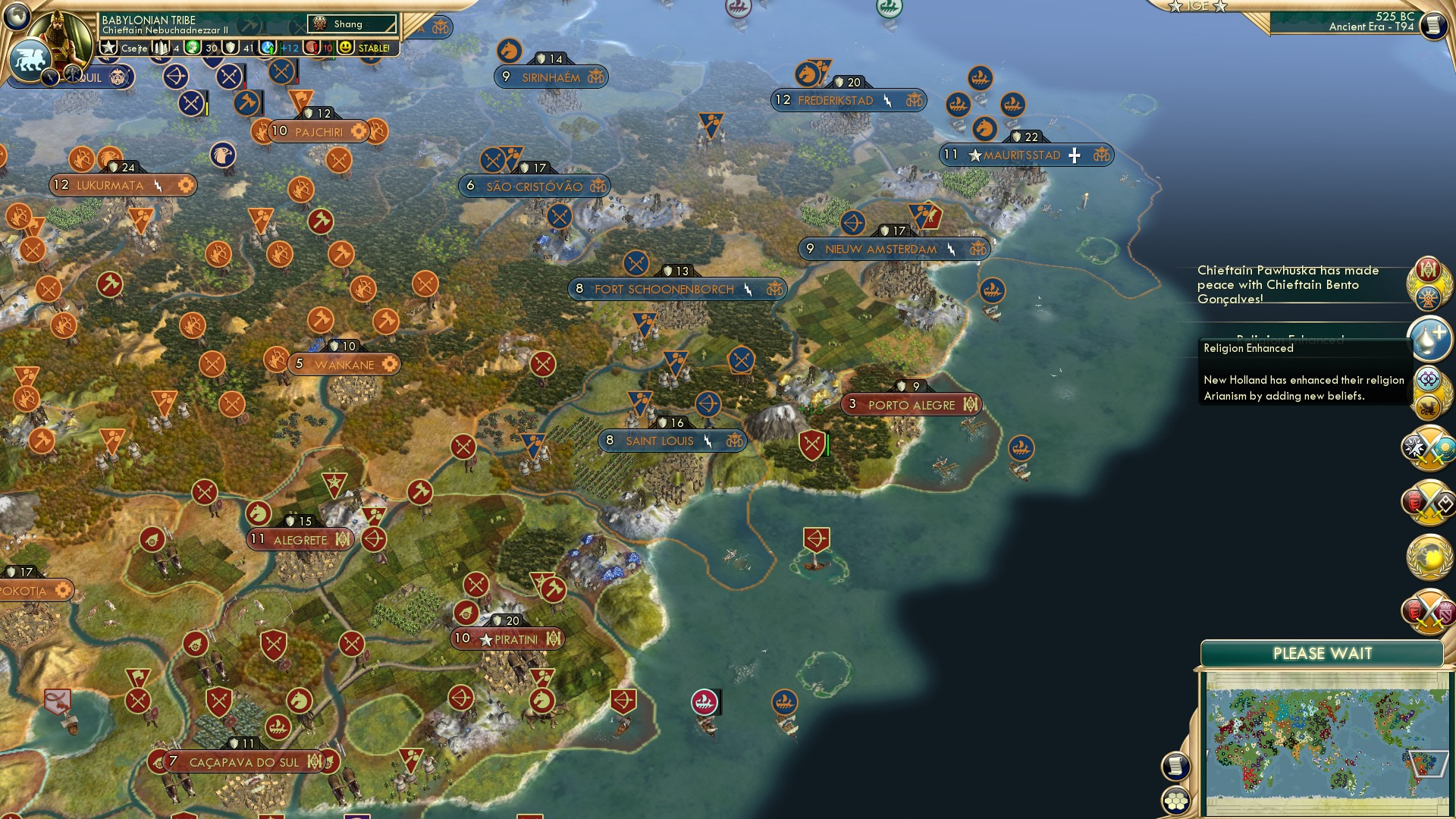Open the turn clock menu at top right
This screenshot has width=1456, height=819.
tap(1432, 24)
